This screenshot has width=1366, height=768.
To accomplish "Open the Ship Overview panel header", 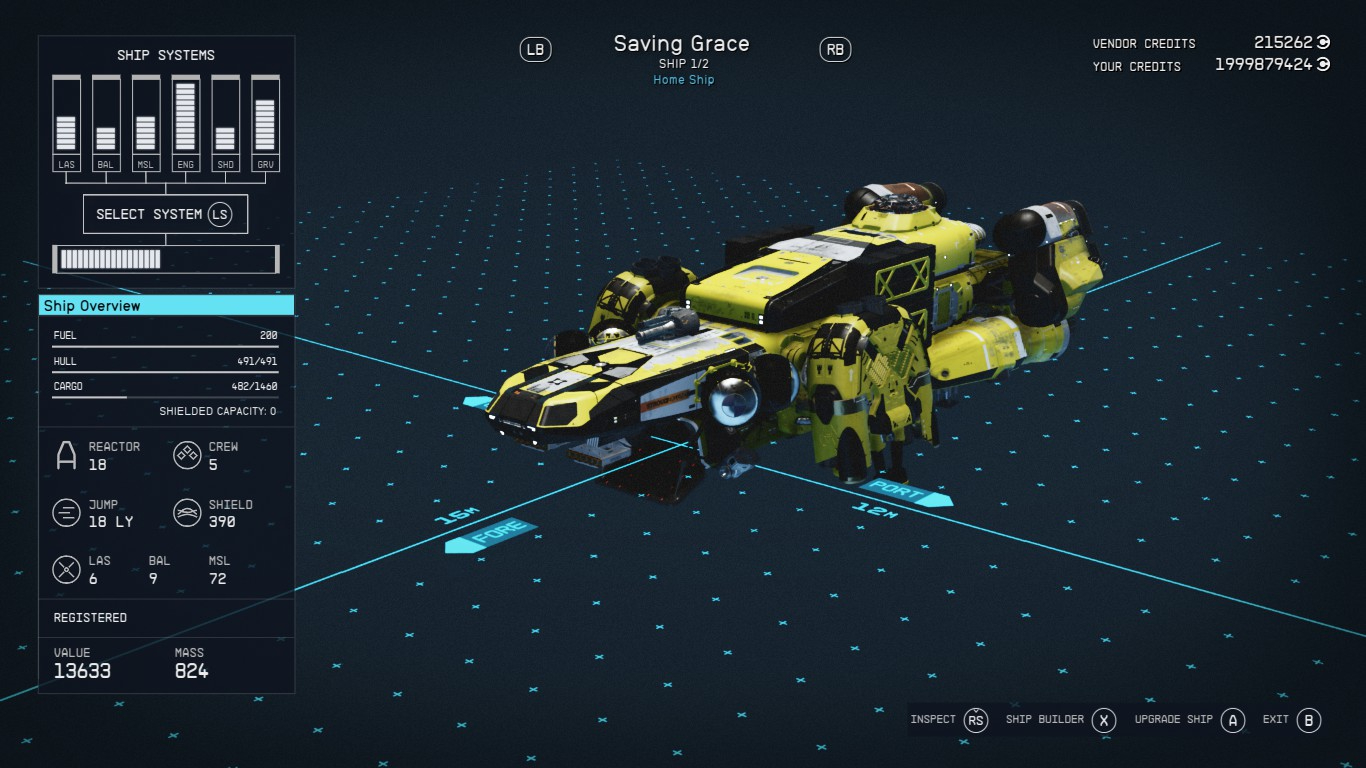I will 166,306.
